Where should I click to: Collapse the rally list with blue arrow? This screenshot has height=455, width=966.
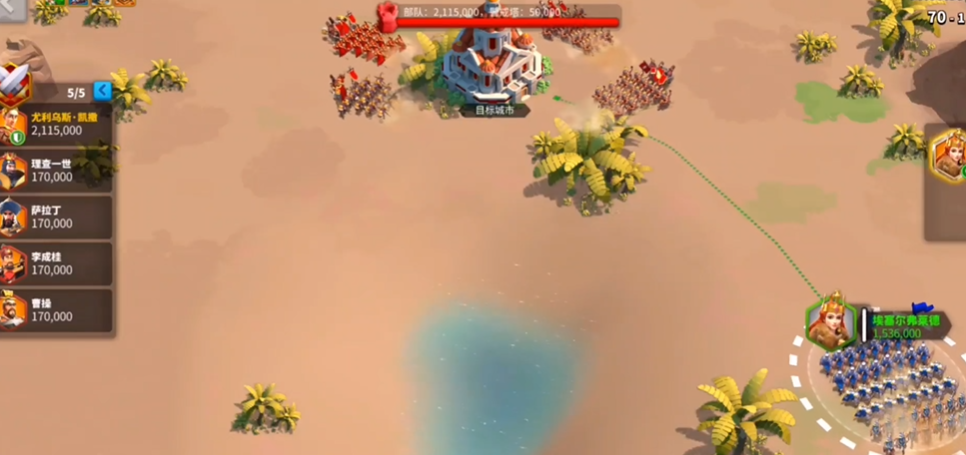(102, 91)
